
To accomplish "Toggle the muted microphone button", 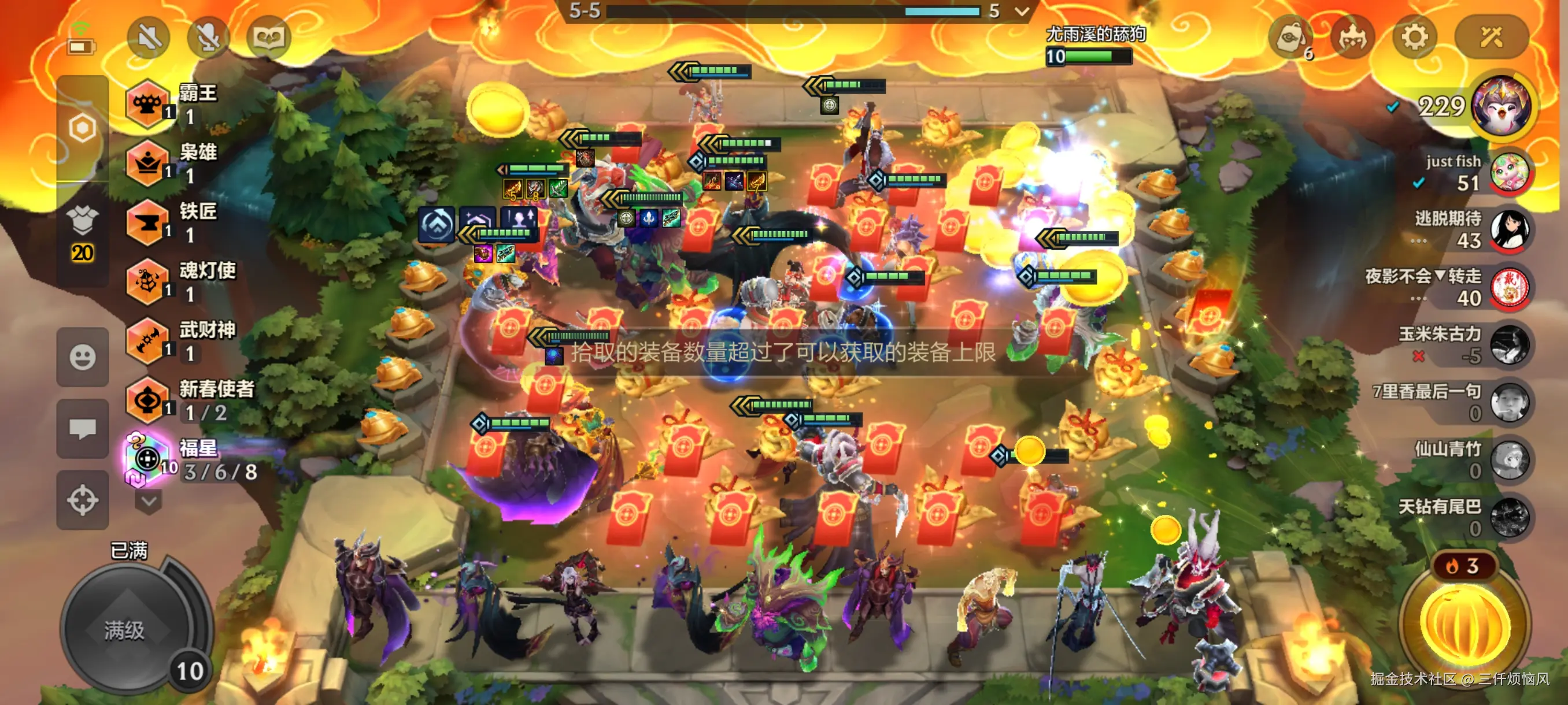I will (208, 38).
